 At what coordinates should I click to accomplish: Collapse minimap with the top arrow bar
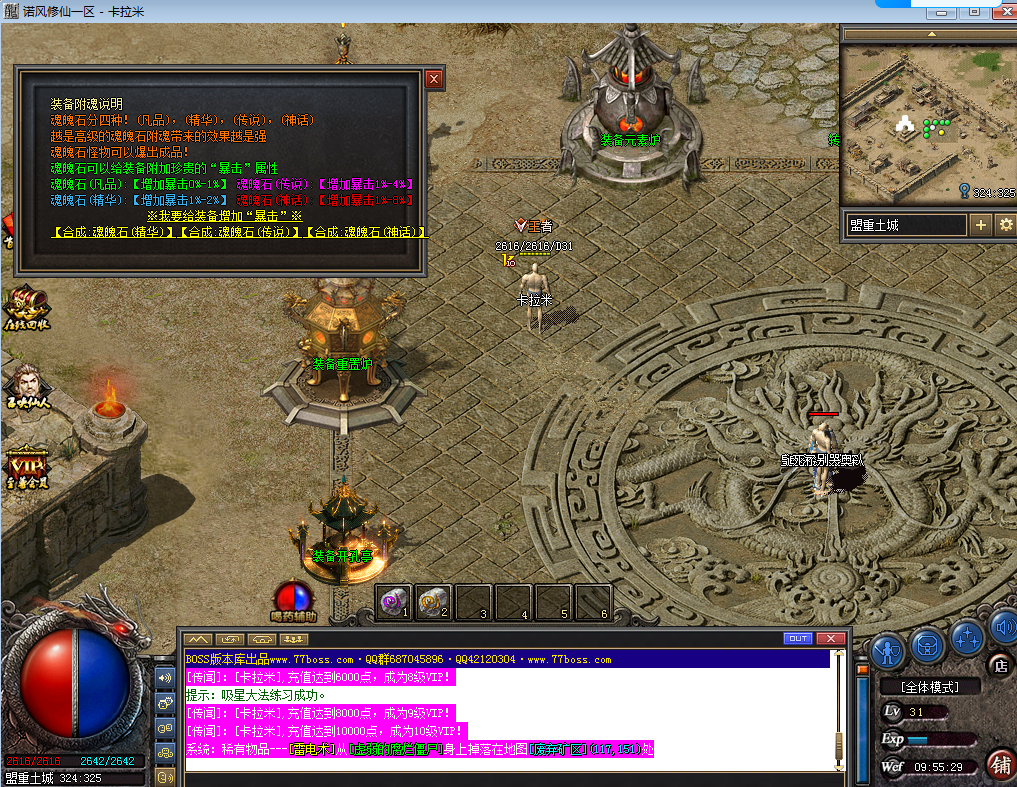click(x=927, y=33)
